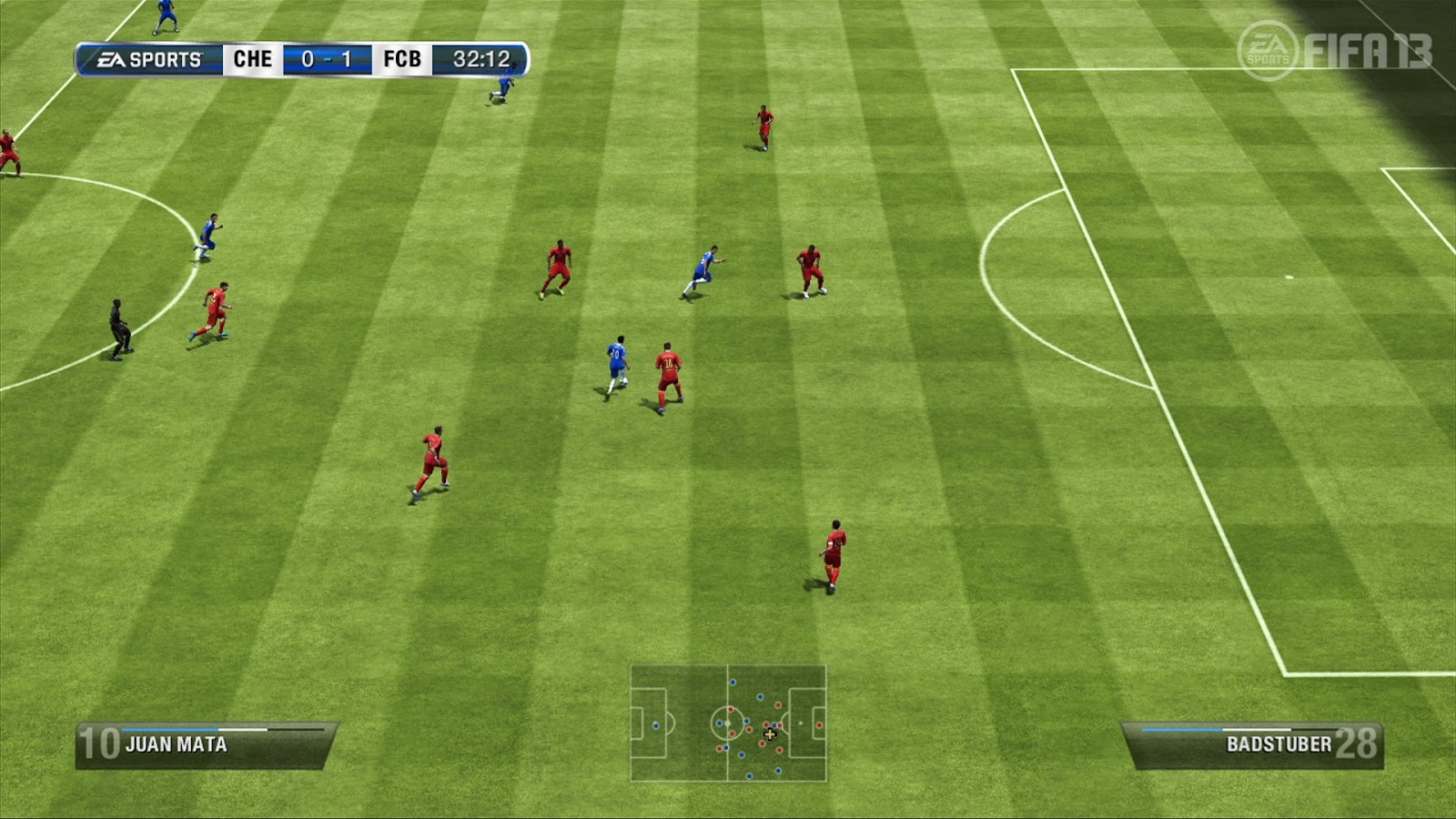Select a red Barcelona dot on the minimap
The width and height of the screenshot is (1456, 819).
pos(731,709)
